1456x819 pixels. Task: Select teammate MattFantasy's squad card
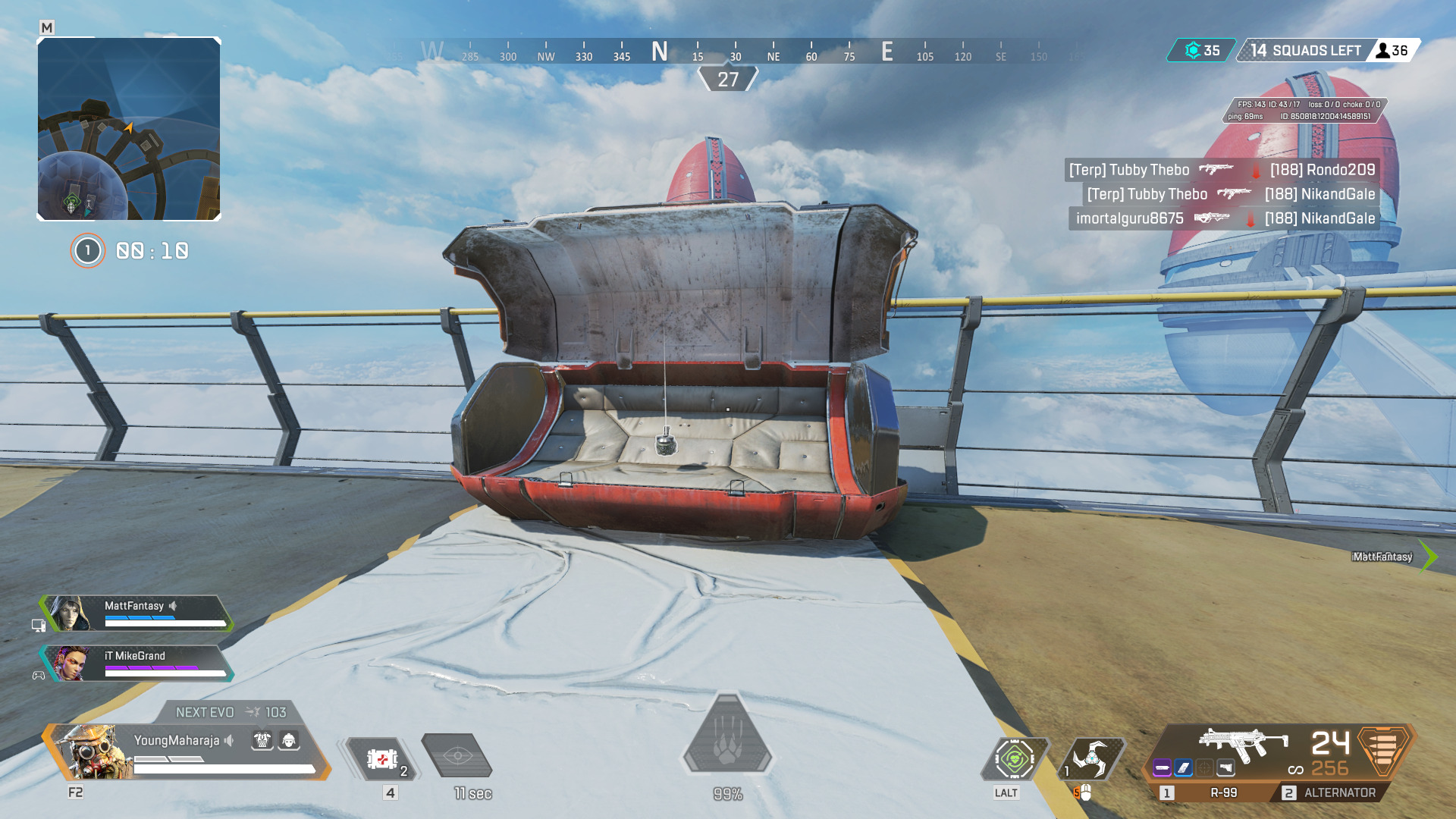pyautogui.click(x=136, y=613)
